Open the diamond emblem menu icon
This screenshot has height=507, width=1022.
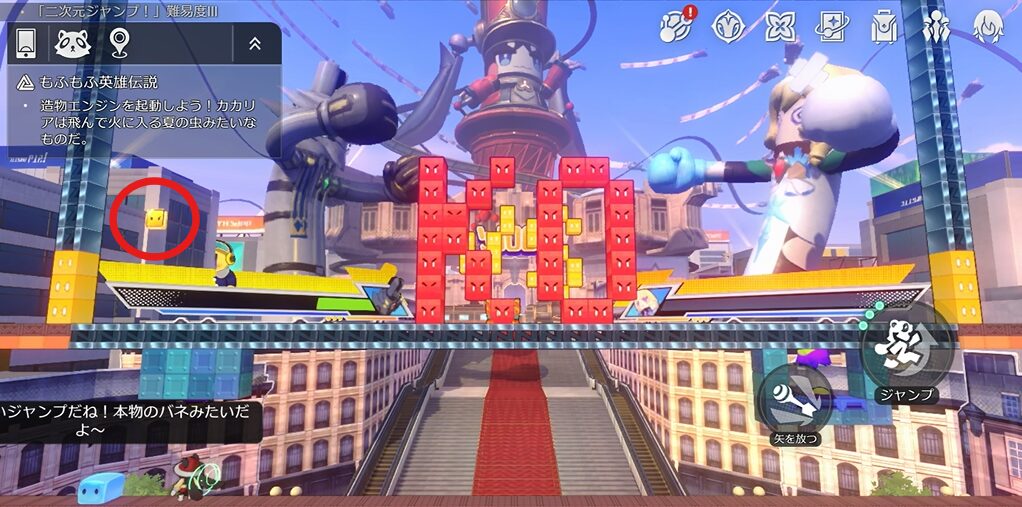(727, 27)
